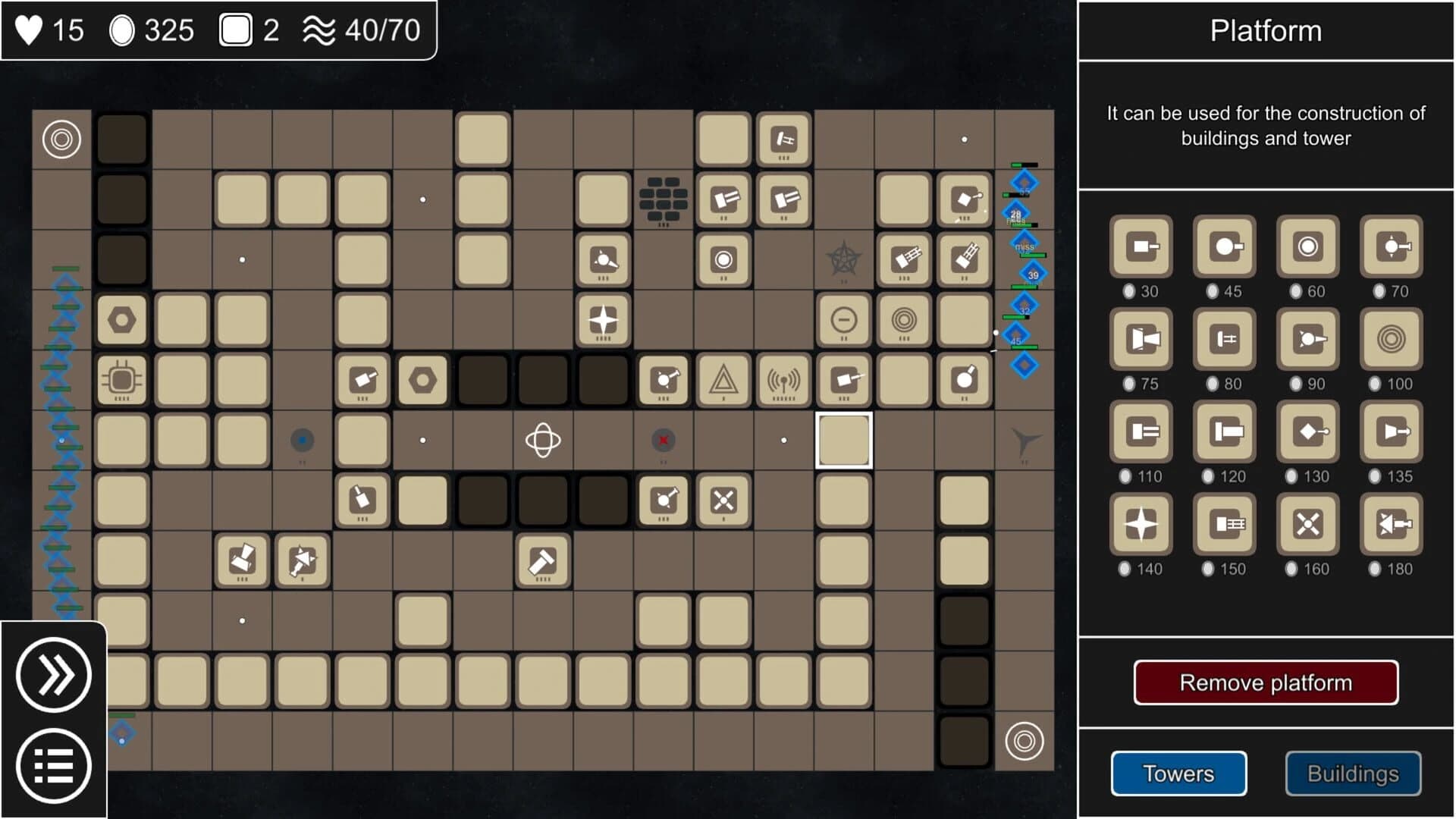Select the 45-cost round cannon tower
Screen dimensions: 1456x819
1224,246
